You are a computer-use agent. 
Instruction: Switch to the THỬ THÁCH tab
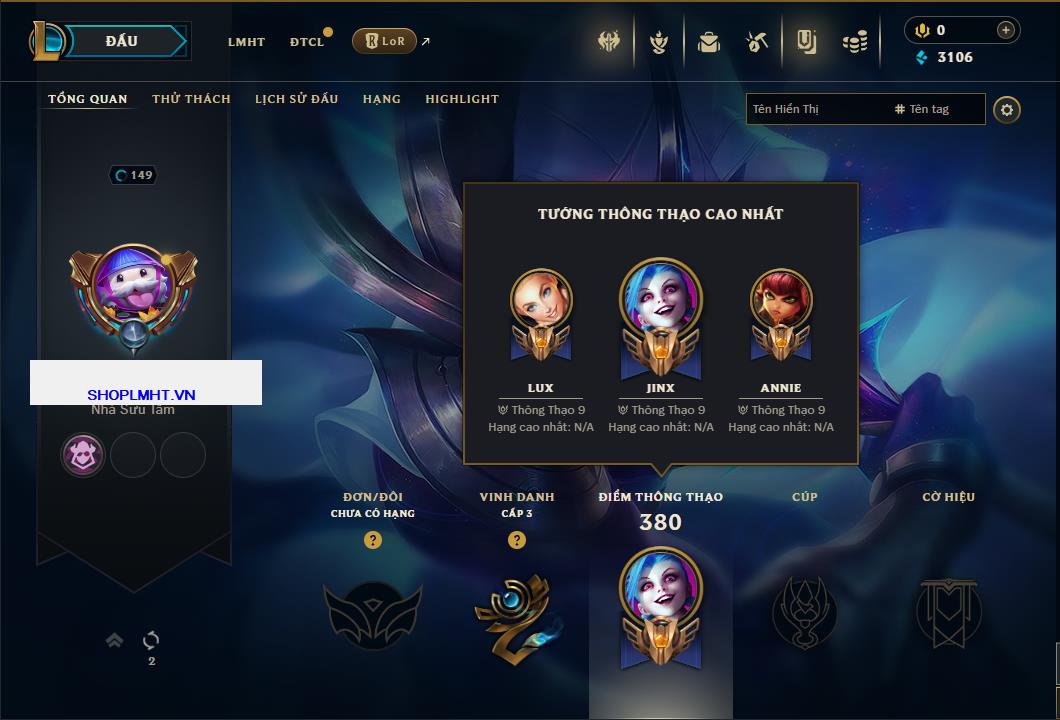coord(191,99)
